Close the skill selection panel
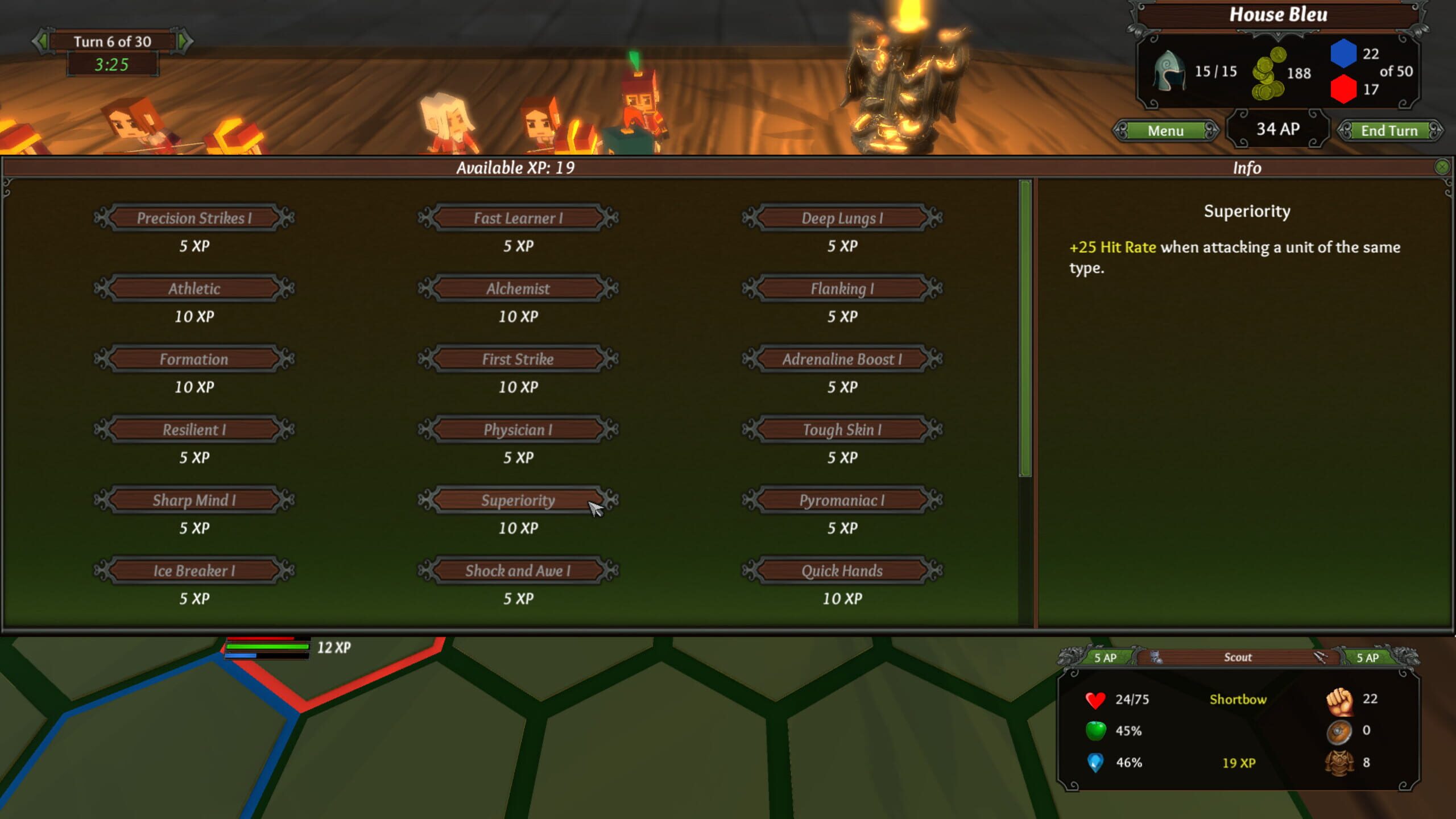Image resolution: width=1456 pixels, height=819 pixels. (1441, 167)
